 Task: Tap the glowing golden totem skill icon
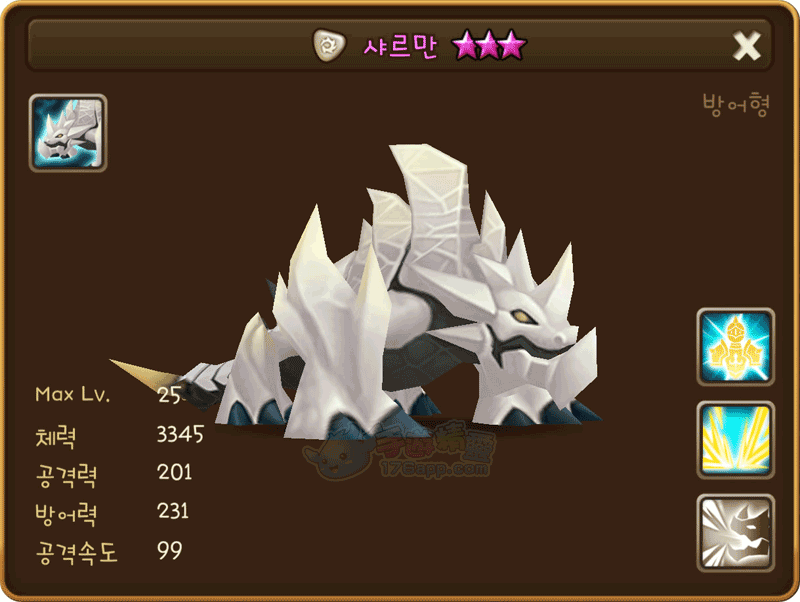(736, 347)
